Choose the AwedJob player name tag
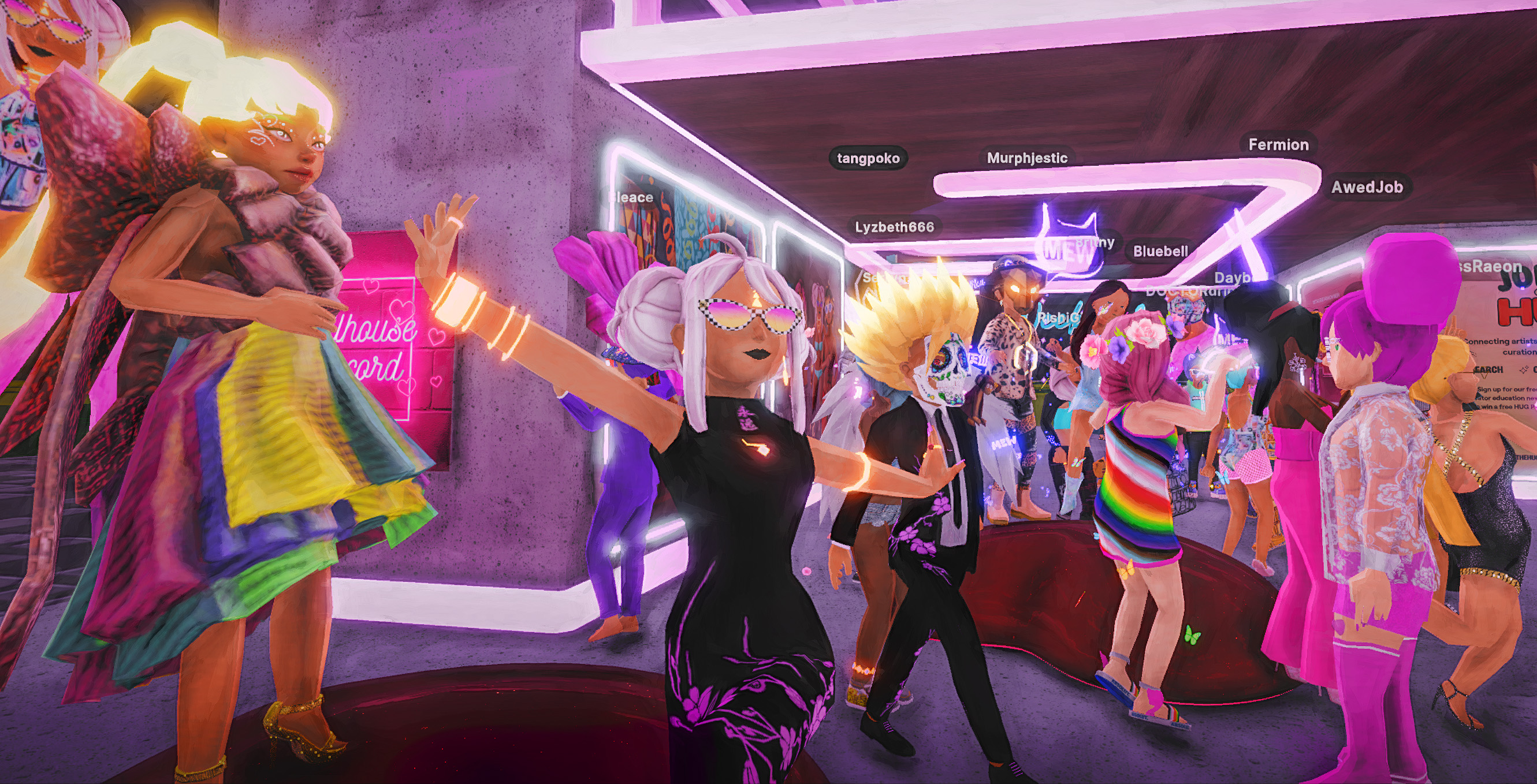 (x=1367, y=187)
